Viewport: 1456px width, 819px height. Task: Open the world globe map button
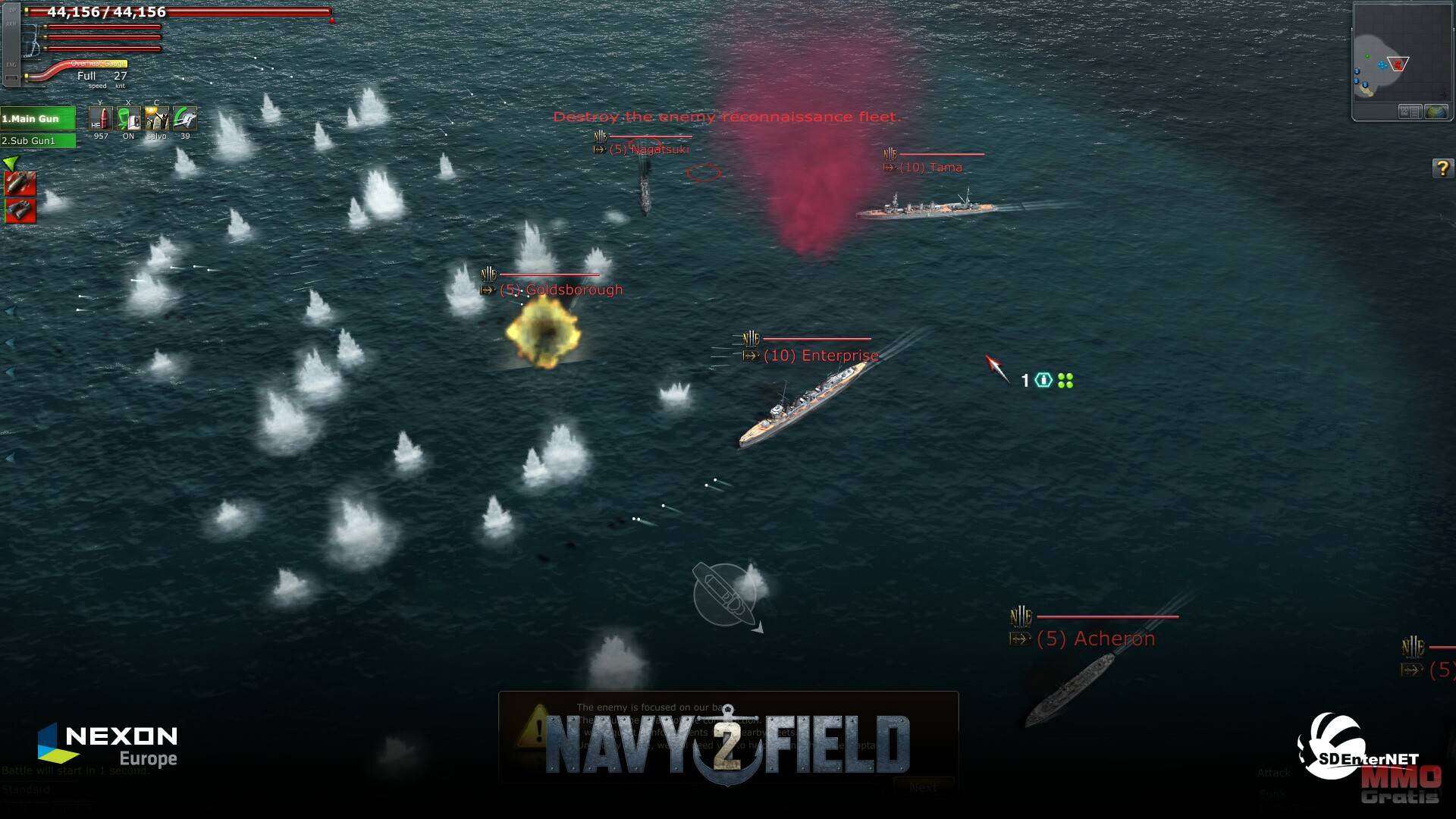[x=1436, y=111]
